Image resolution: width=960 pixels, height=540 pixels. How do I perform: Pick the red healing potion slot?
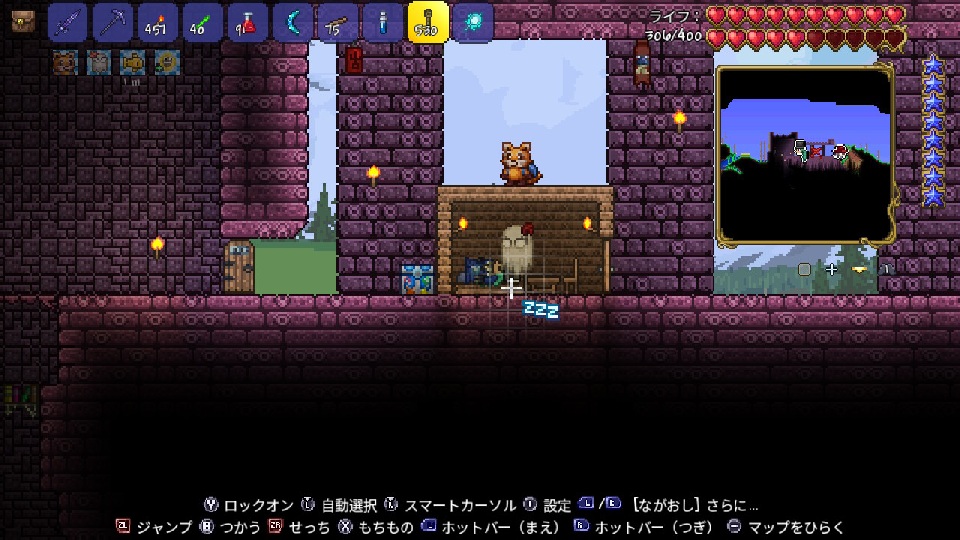click(x=248, y=22)
